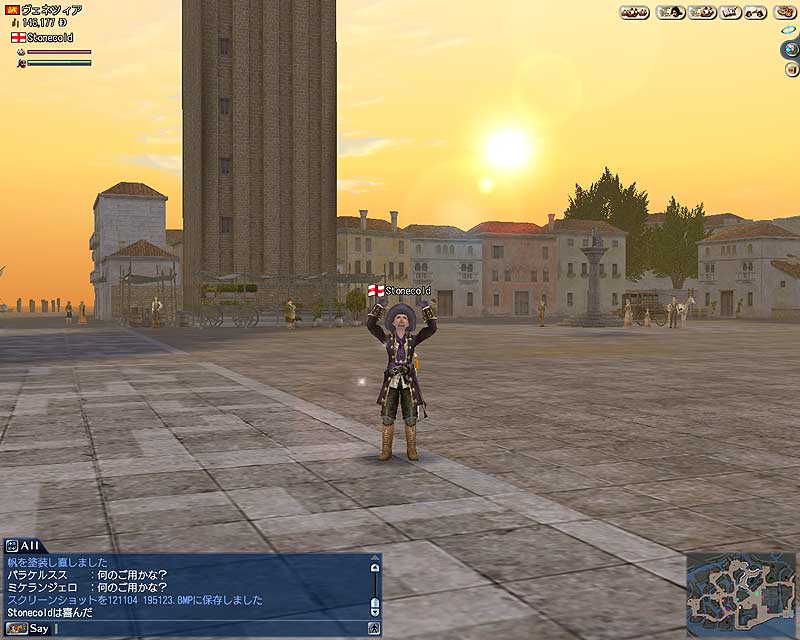Open the top menu button showing three ships

pos(634,12)
